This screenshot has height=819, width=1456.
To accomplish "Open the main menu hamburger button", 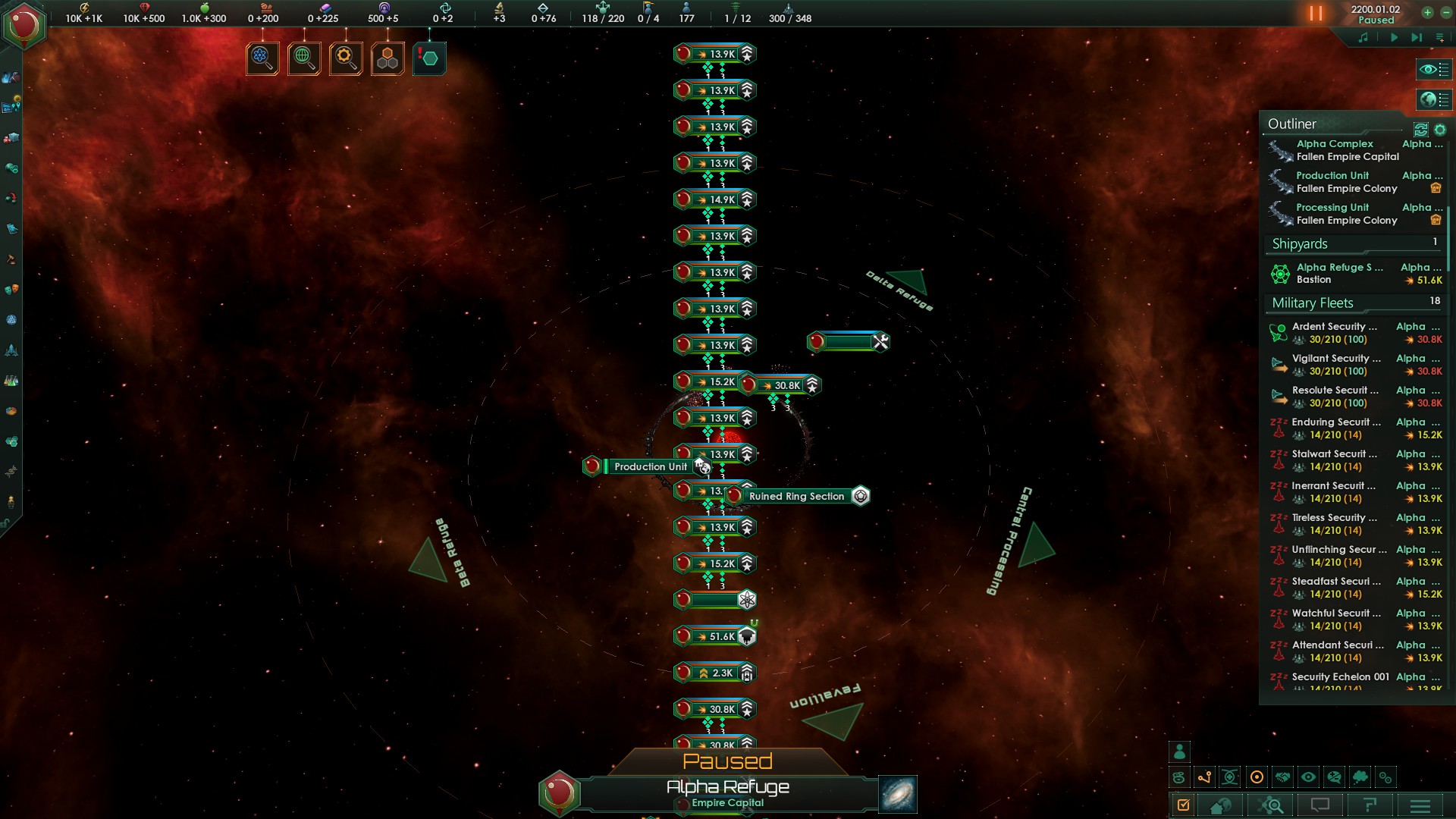I will click(x=1420, y=805).
